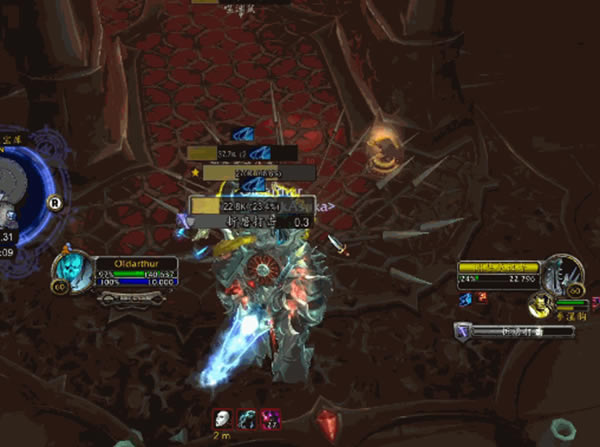
Task: Select the purple shadow debuff icon
Action: point(269,418)
